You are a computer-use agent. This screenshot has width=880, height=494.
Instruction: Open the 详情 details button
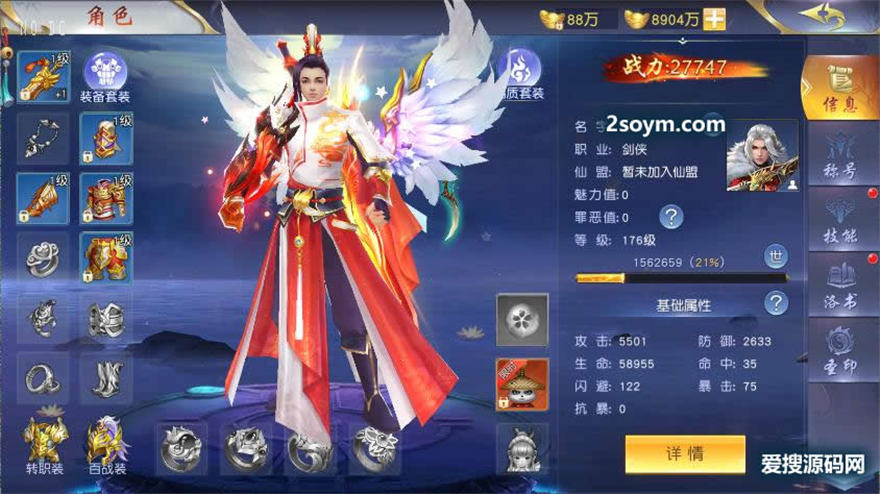(x=685, y=454)
